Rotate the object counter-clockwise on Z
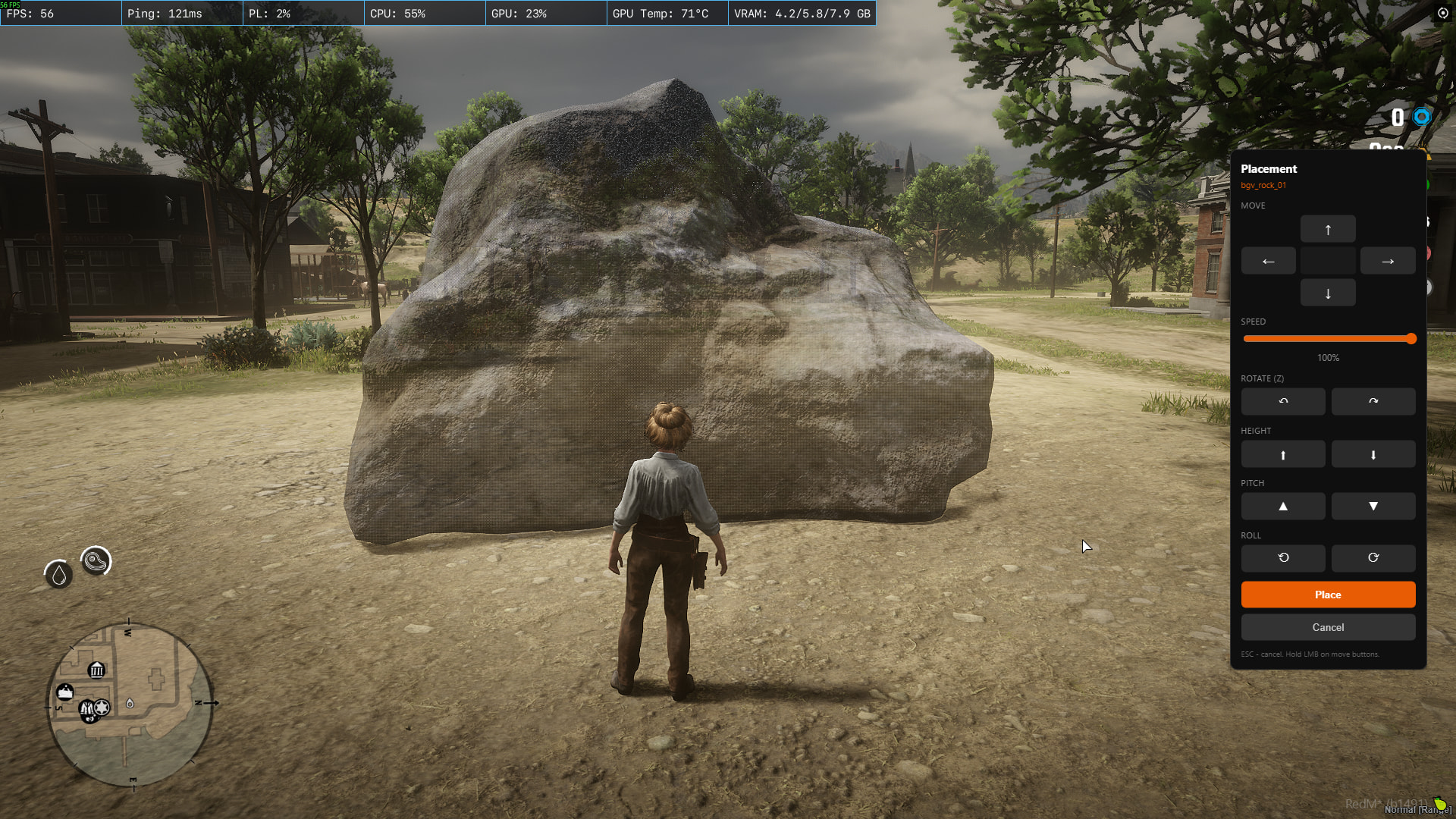This screenshot has height=819, width=1456. pyautogui.click(x=1283, y=401)
